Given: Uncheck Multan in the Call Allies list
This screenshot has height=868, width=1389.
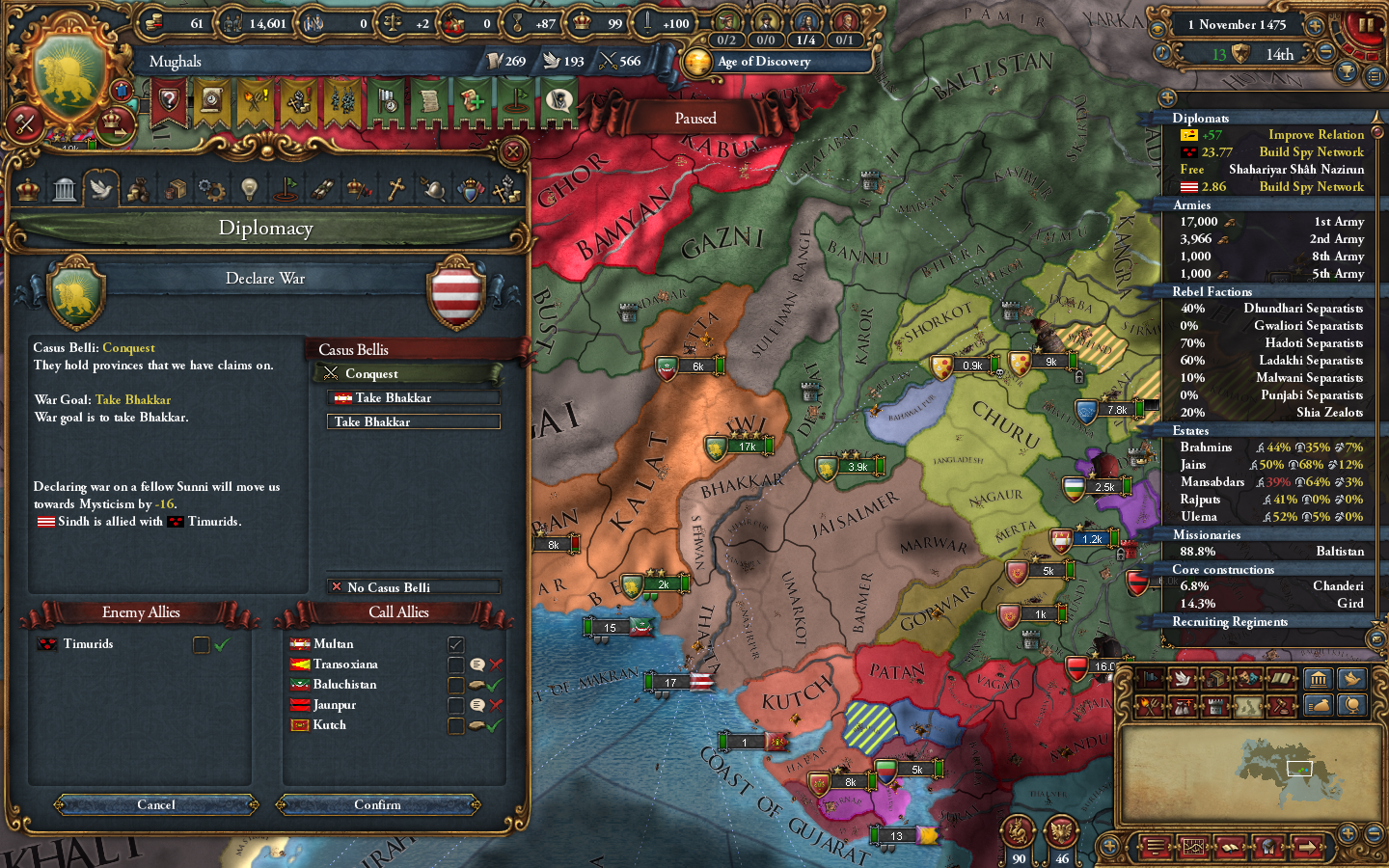Looking at the screenshot, I should click(456, 643).
